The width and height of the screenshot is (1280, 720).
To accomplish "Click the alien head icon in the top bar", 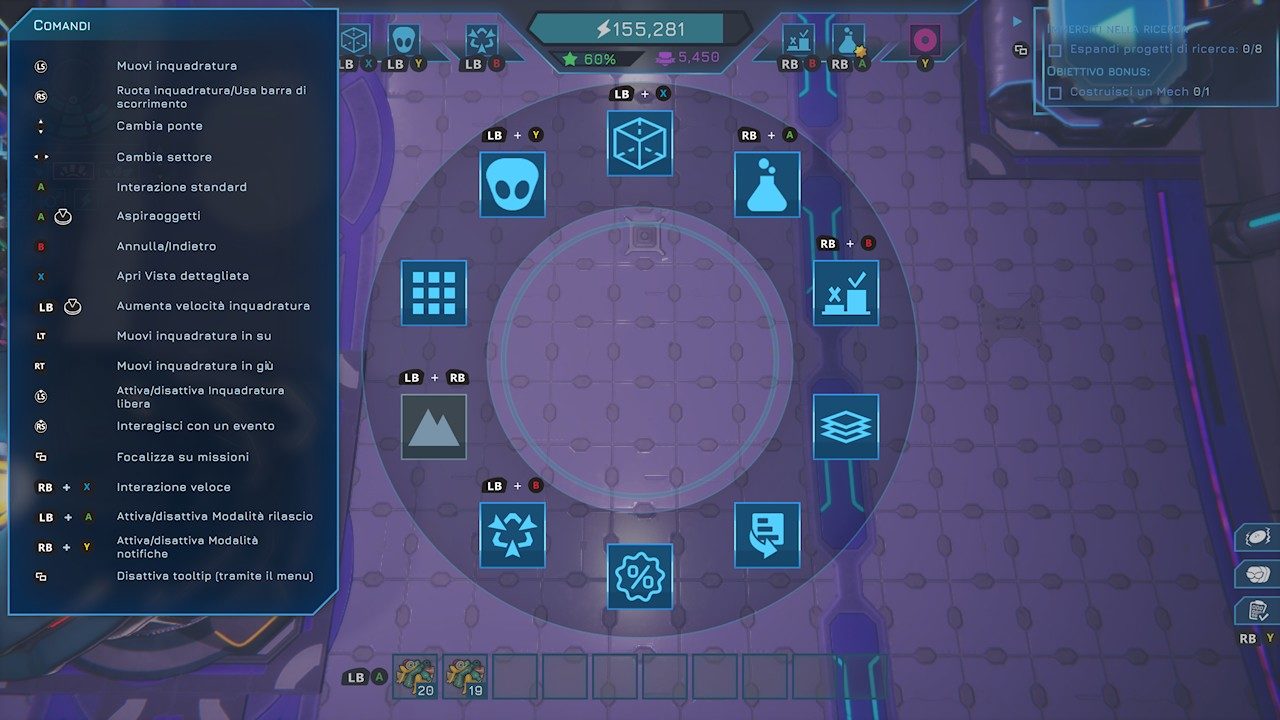I will click(403, 41).
